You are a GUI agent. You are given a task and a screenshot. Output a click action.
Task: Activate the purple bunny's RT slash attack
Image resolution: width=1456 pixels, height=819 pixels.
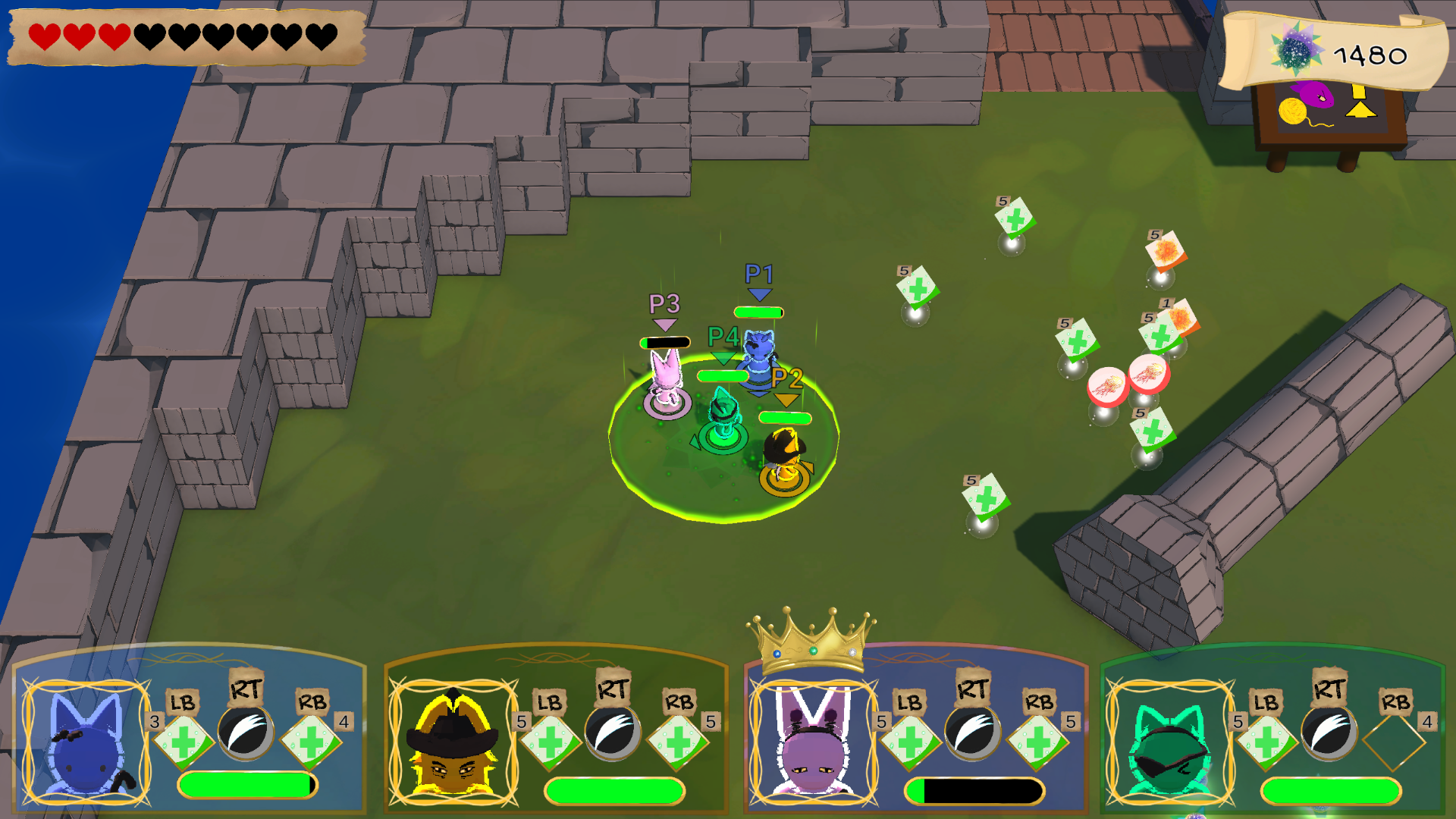[x=972, y=733]
